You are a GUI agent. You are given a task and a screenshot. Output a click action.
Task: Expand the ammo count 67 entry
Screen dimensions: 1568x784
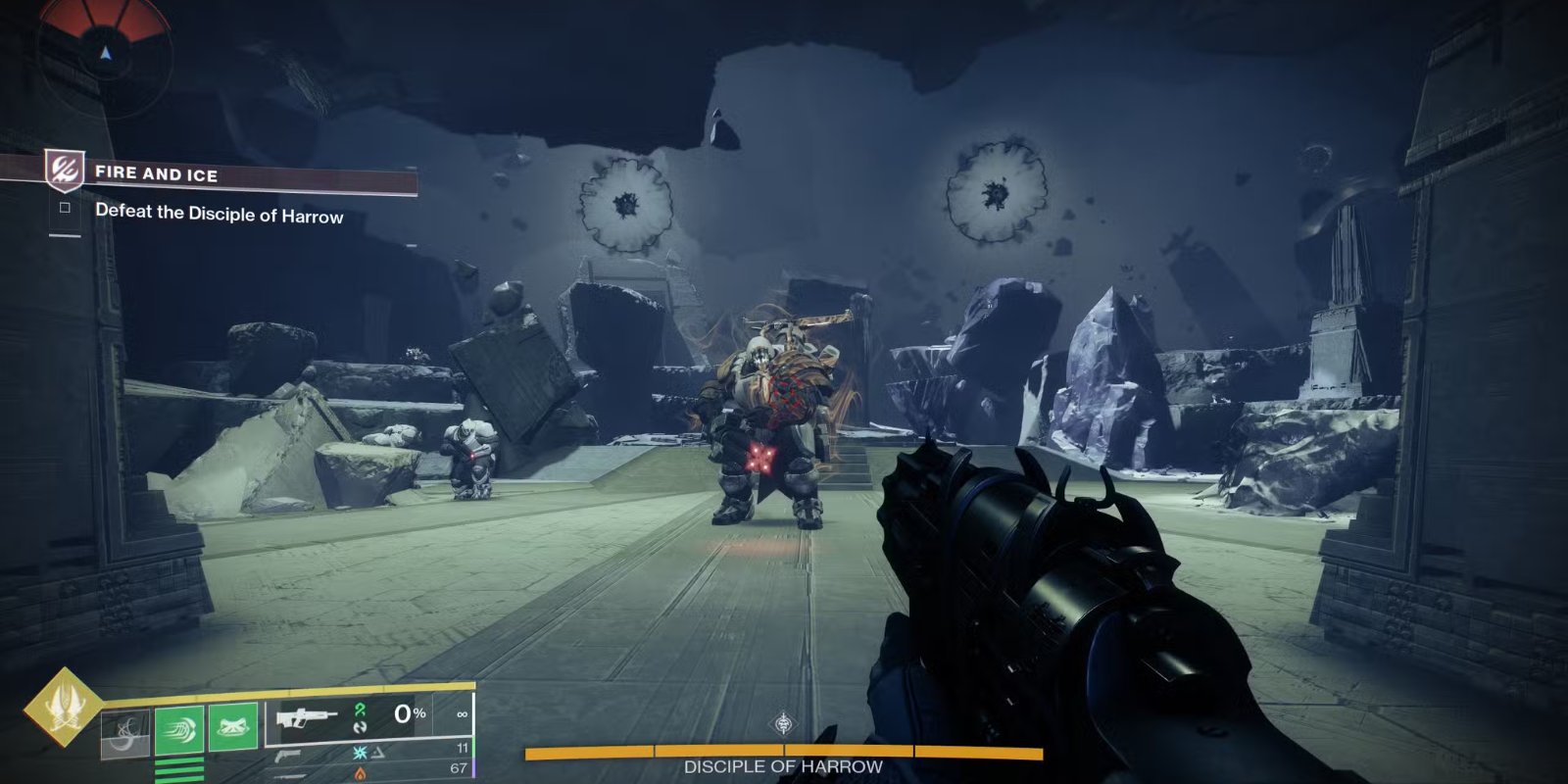tap(461, 770)
